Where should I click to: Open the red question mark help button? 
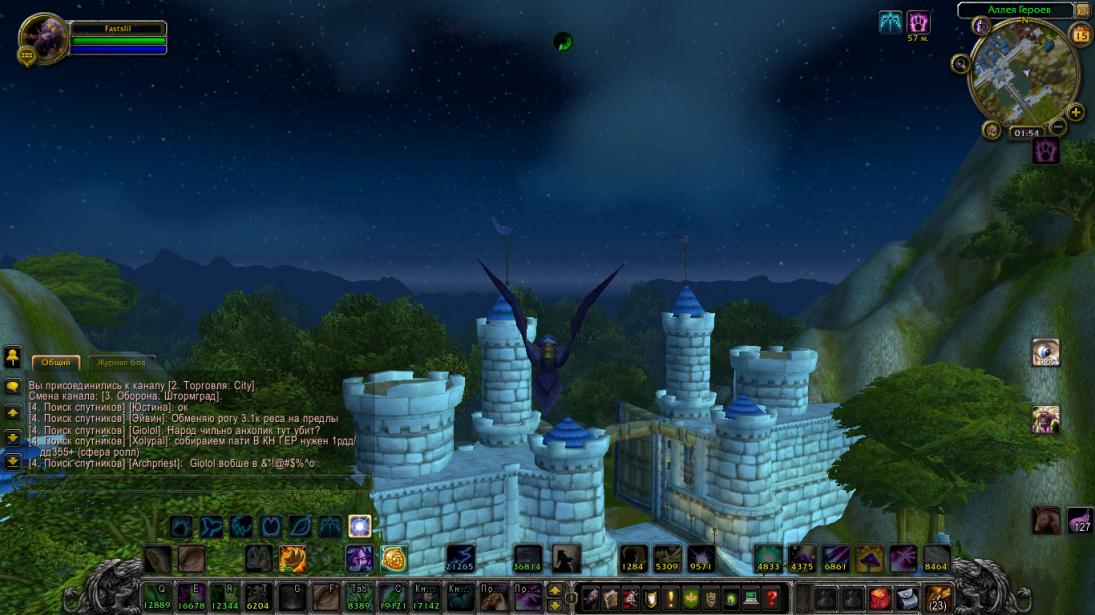click(771, 598)
